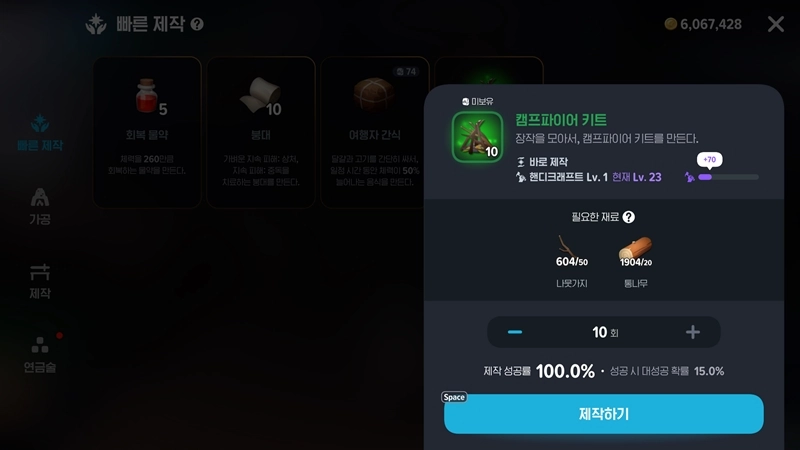The width and height of the screenshot is (800, 450).
Task: Decrease craft count with the minus button
Action: pyautogui.click(x=515, y=332)
